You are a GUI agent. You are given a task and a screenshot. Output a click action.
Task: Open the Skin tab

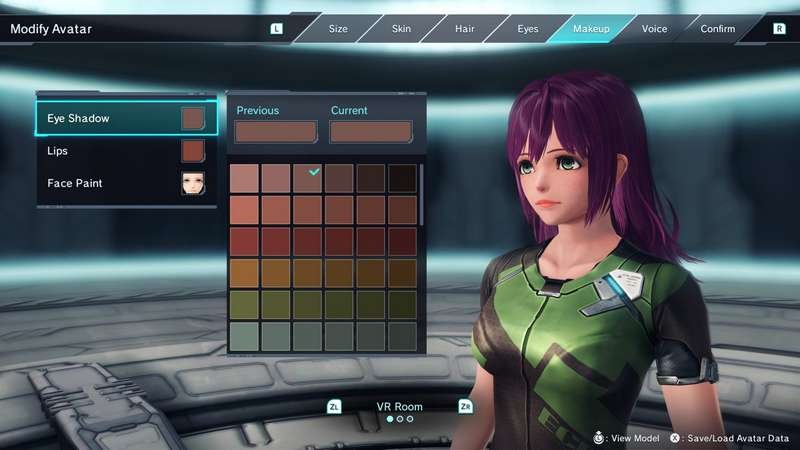coord(401,29)
